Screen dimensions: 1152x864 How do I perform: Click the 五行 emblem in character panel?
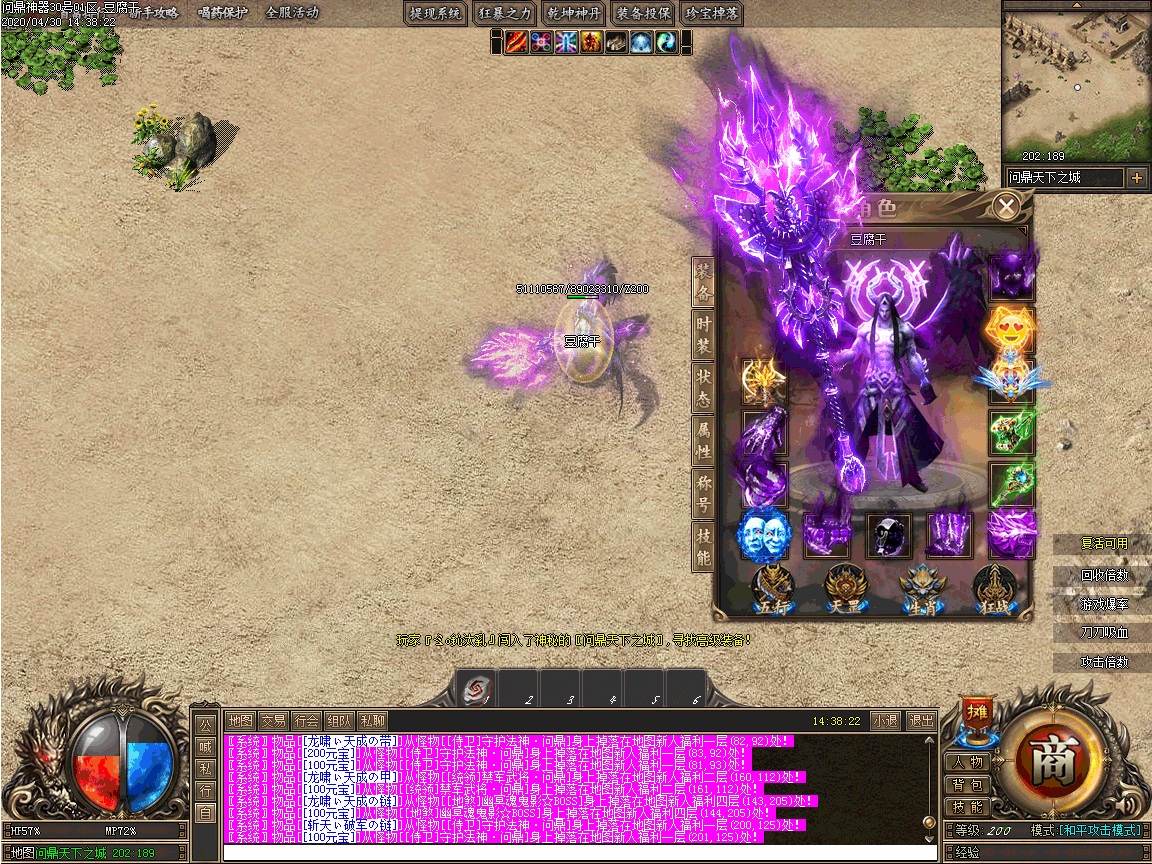(773, 588)
